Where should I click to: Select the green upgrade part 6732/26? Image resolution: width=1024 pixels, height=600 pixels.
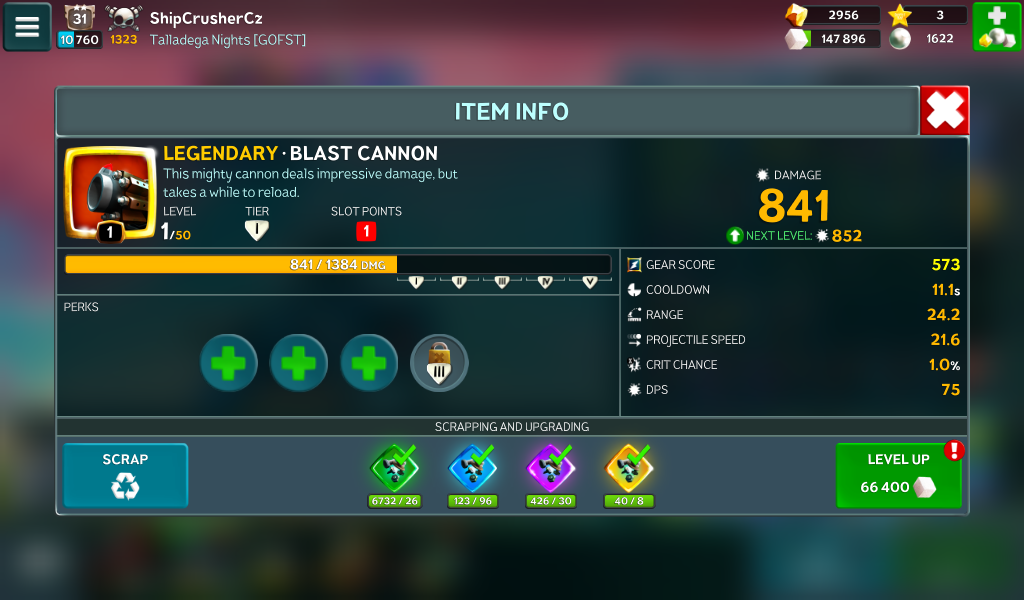coord(395,468)
